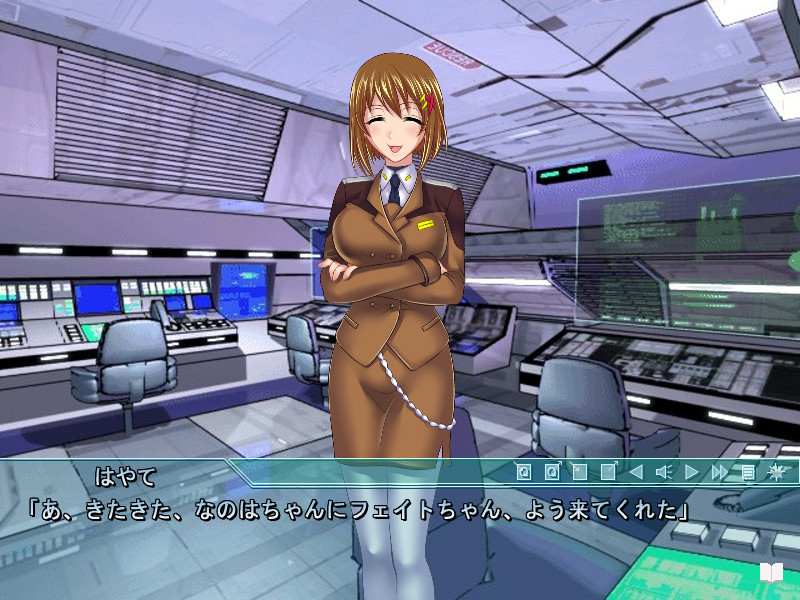The image size is (800, 600).
Task: Open the load menu square icon
Action: point(607,472)
